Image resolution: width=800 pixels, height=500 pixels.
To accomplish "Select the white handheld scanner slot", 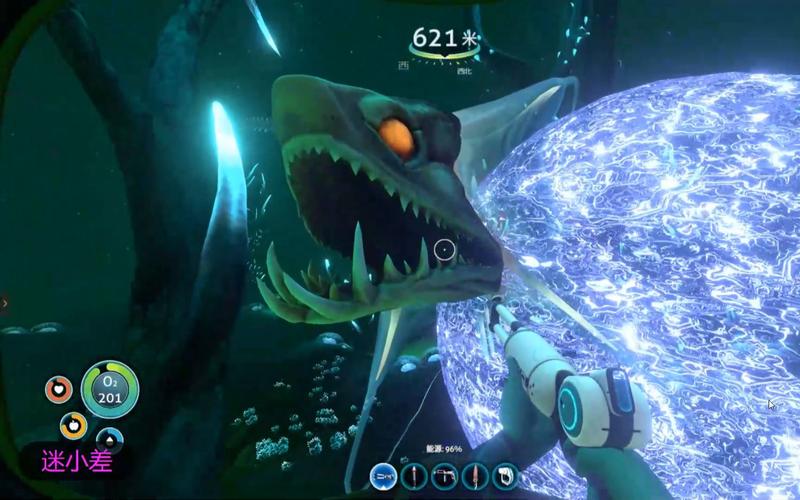I will 506,477.
